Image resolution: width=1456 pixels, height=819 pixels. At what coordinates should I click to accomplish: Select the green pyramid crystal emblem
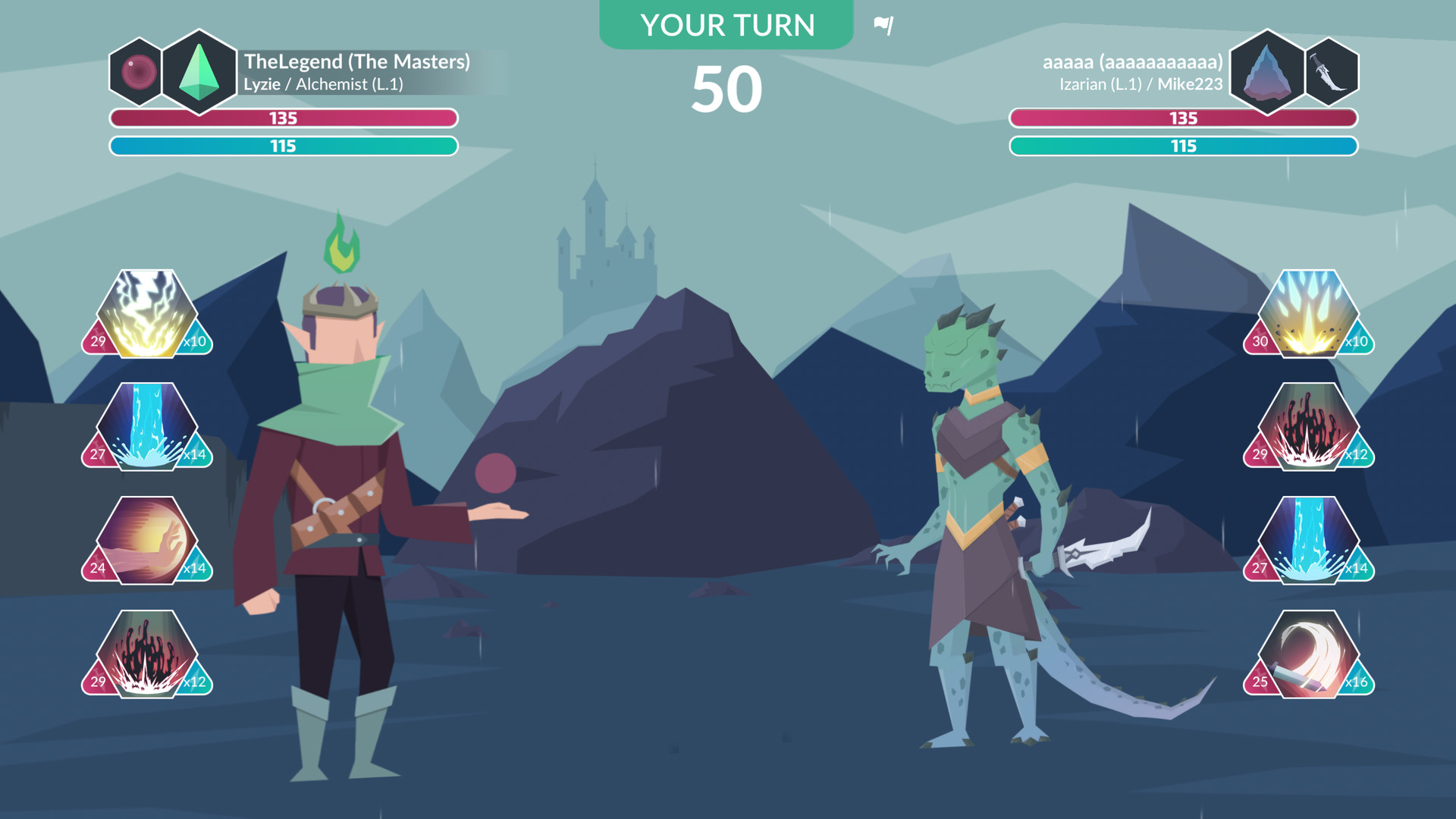[199, 72]
